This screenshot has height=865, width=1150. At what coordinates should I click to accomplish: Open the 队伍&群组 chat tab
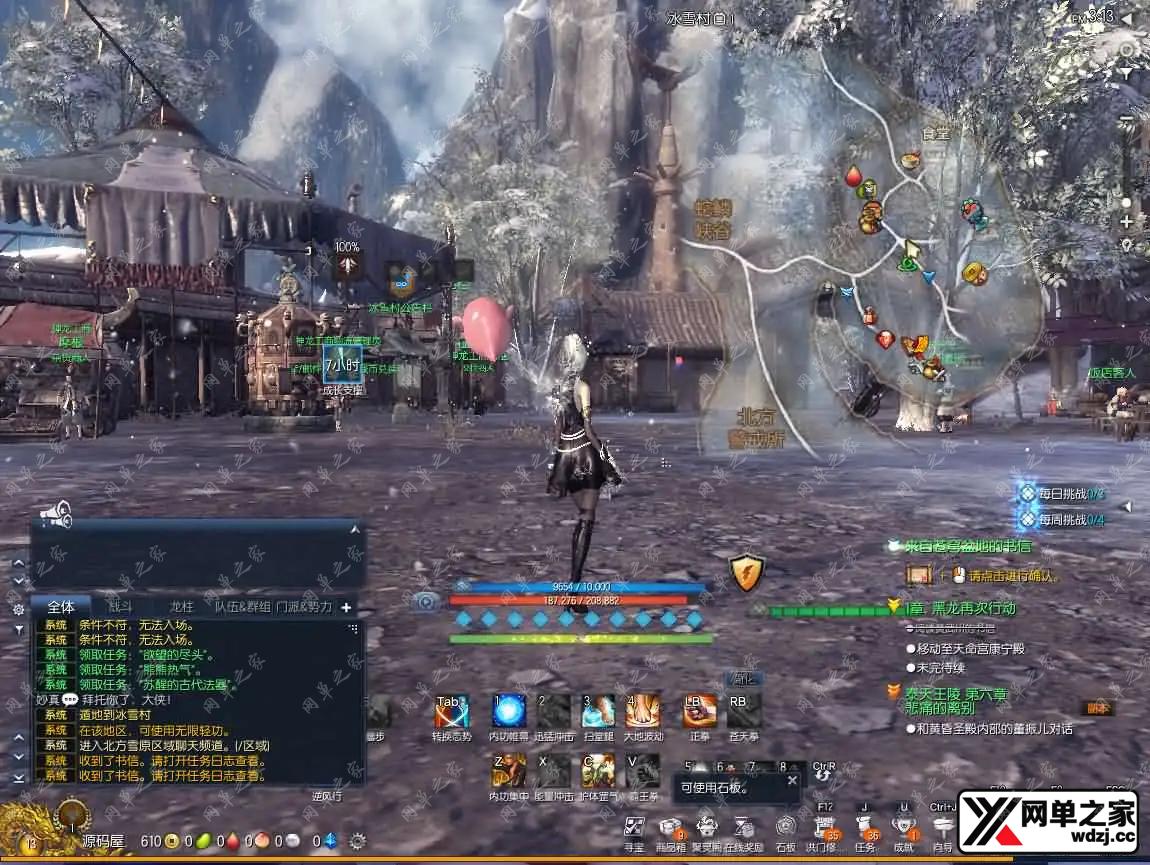click(243, 607)
